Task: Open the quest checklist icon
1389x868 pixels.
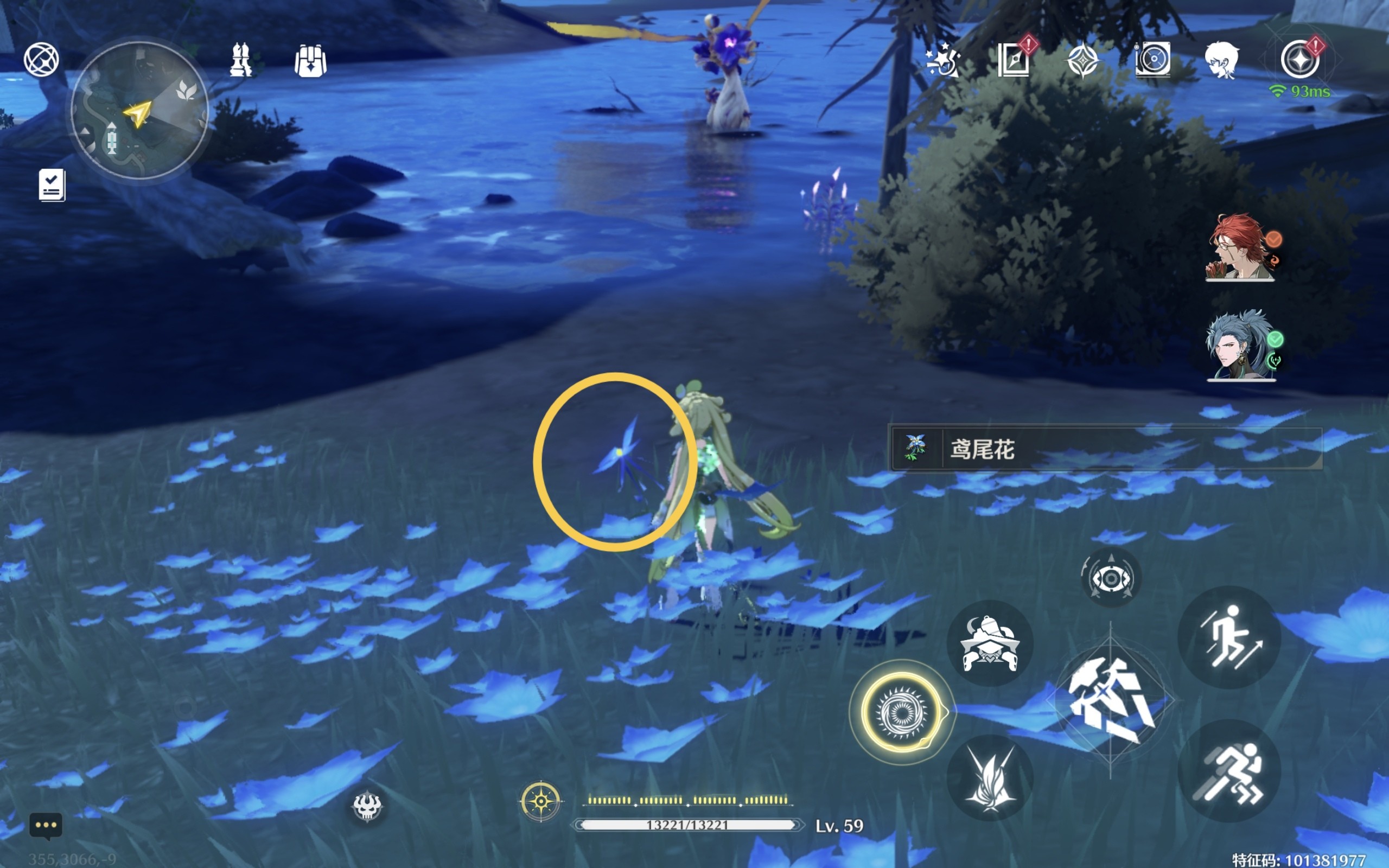Action: coord(52,185)
